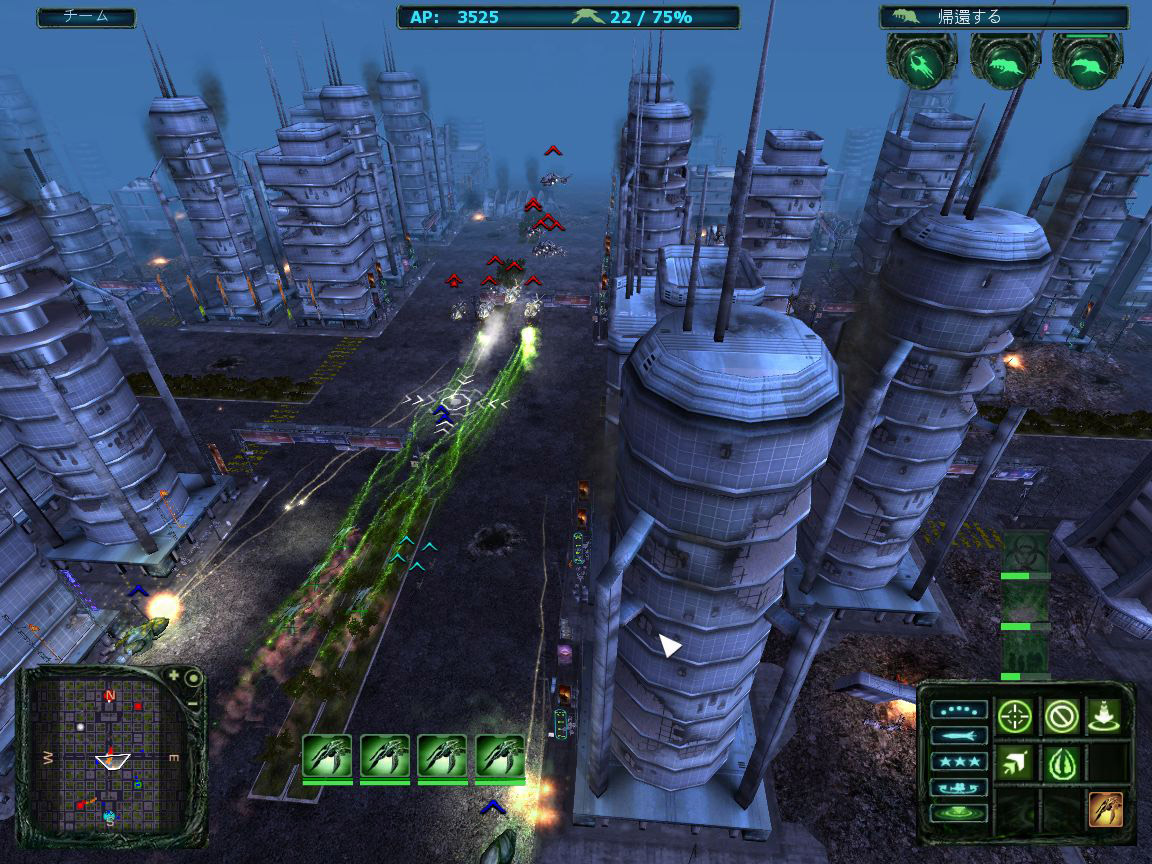
Task: Choose the missile-shaped stance button
Action: (x=959, y=736)
